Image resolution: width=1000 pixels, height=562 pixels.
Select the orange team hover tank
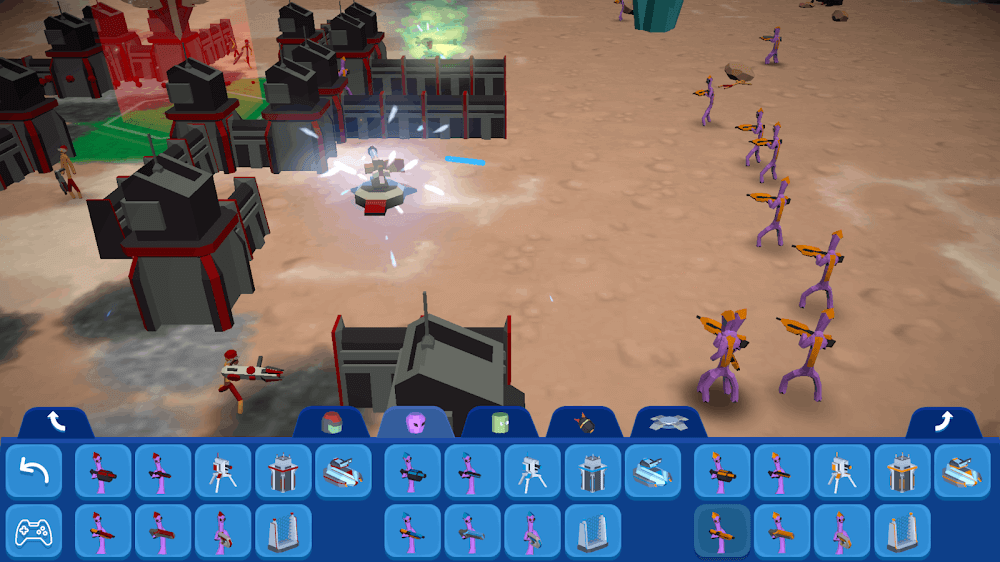tap(962, 472)
